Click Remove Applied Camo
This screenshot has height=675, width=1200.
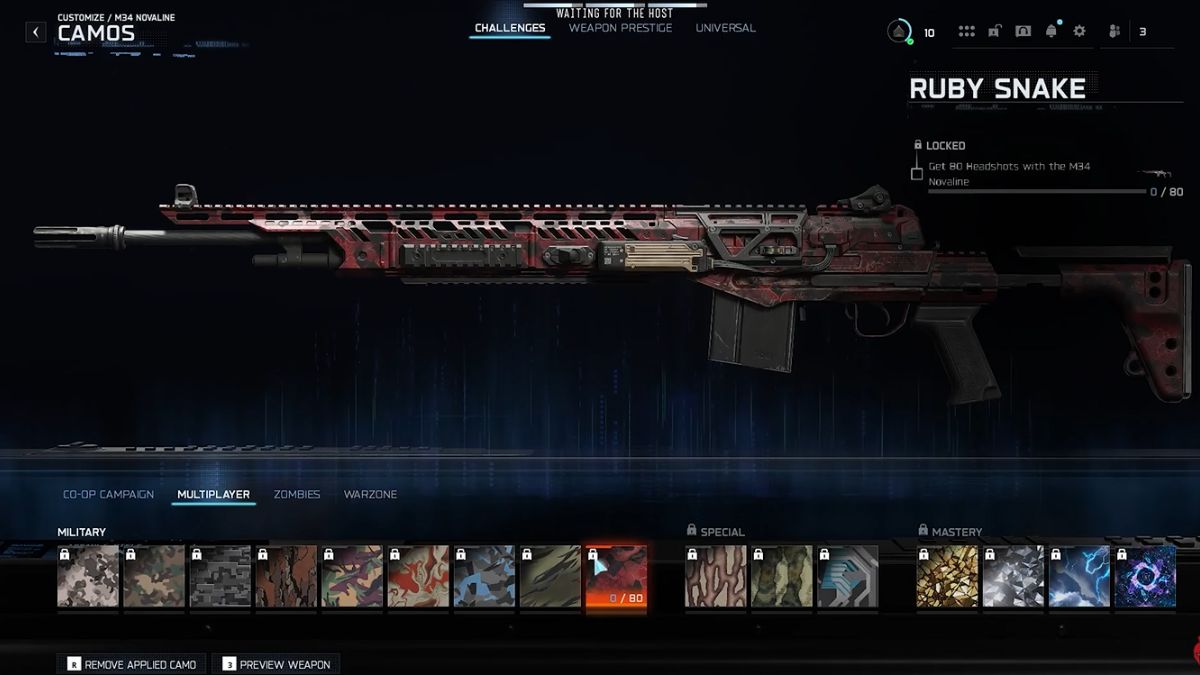133,664
